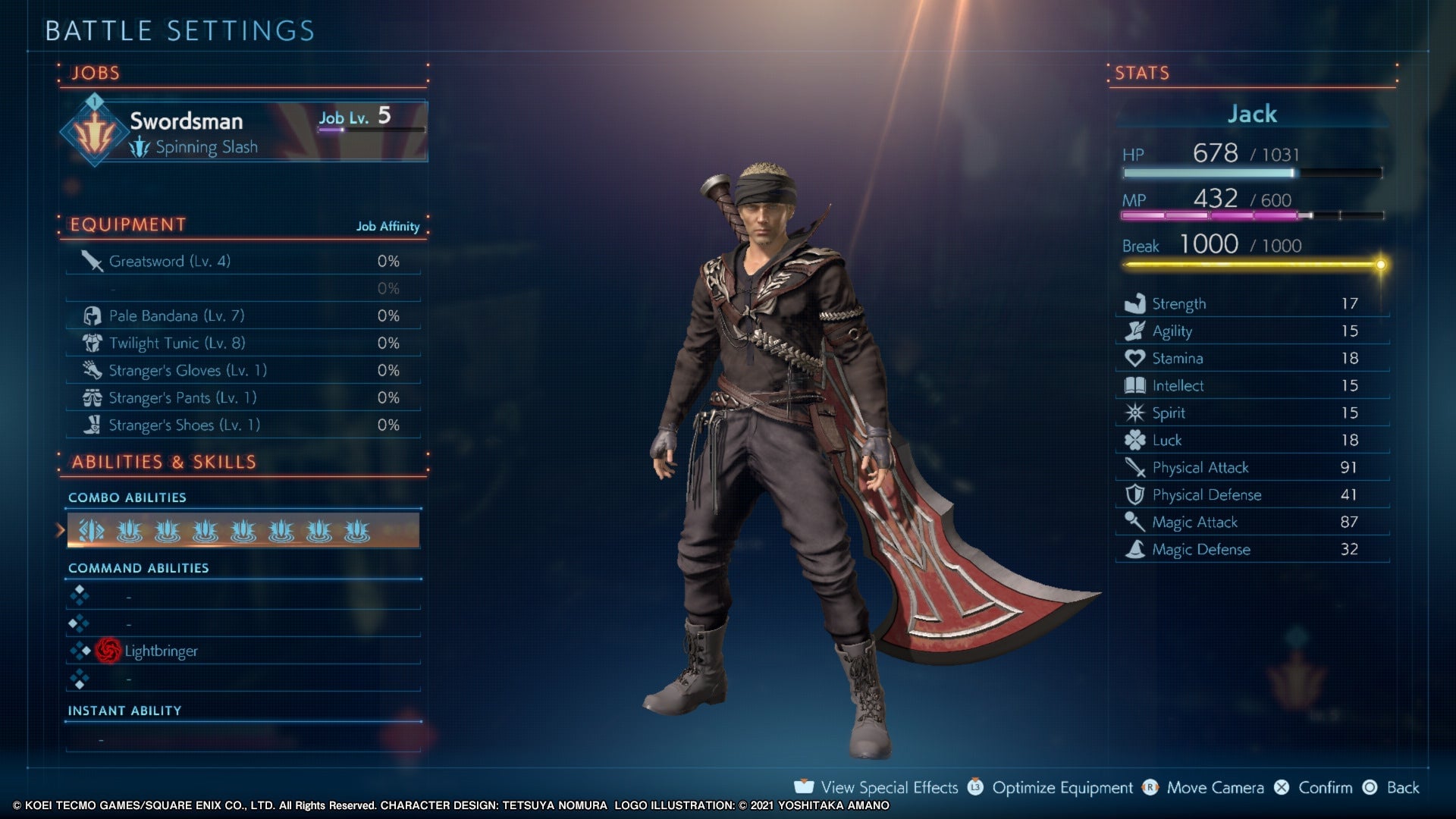The height and width of the screenshot is (819, 1456).
Task: Select the first combo ability slot
Action: tap(90, 531)
